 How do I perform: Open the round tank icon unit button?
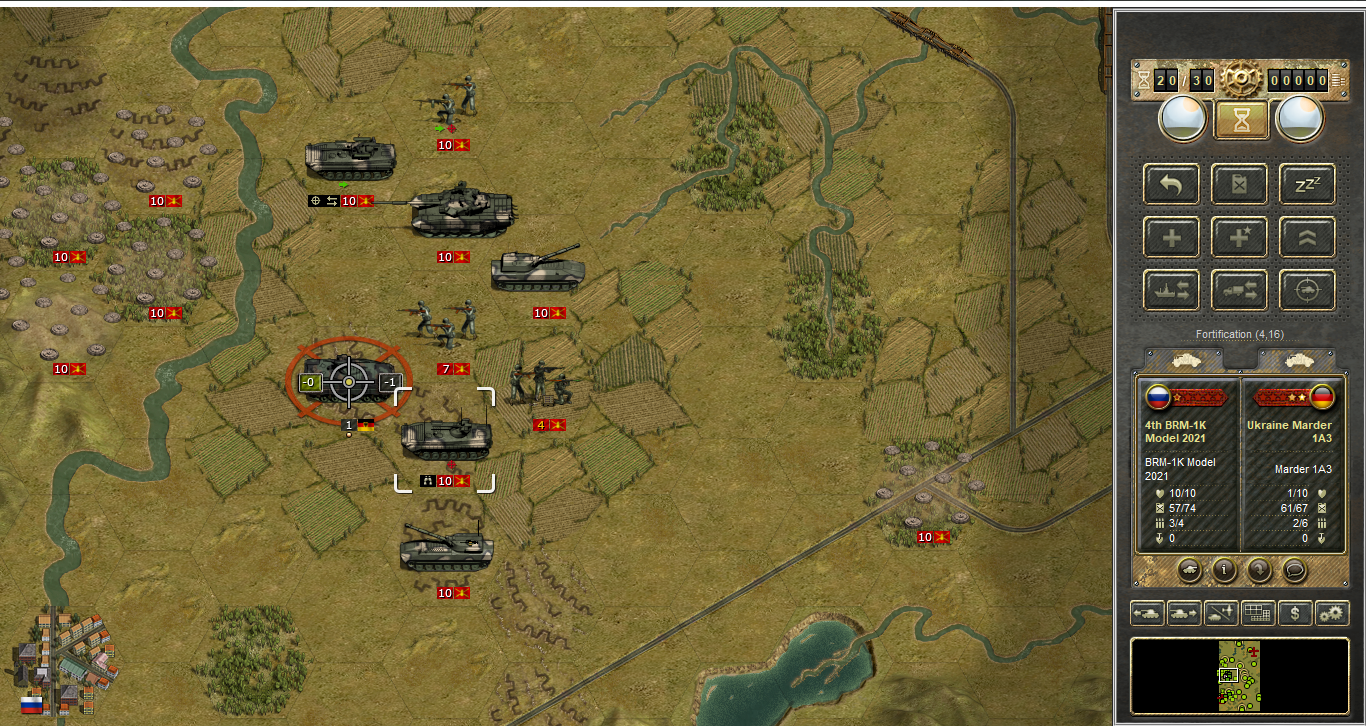pos(1190,570)
